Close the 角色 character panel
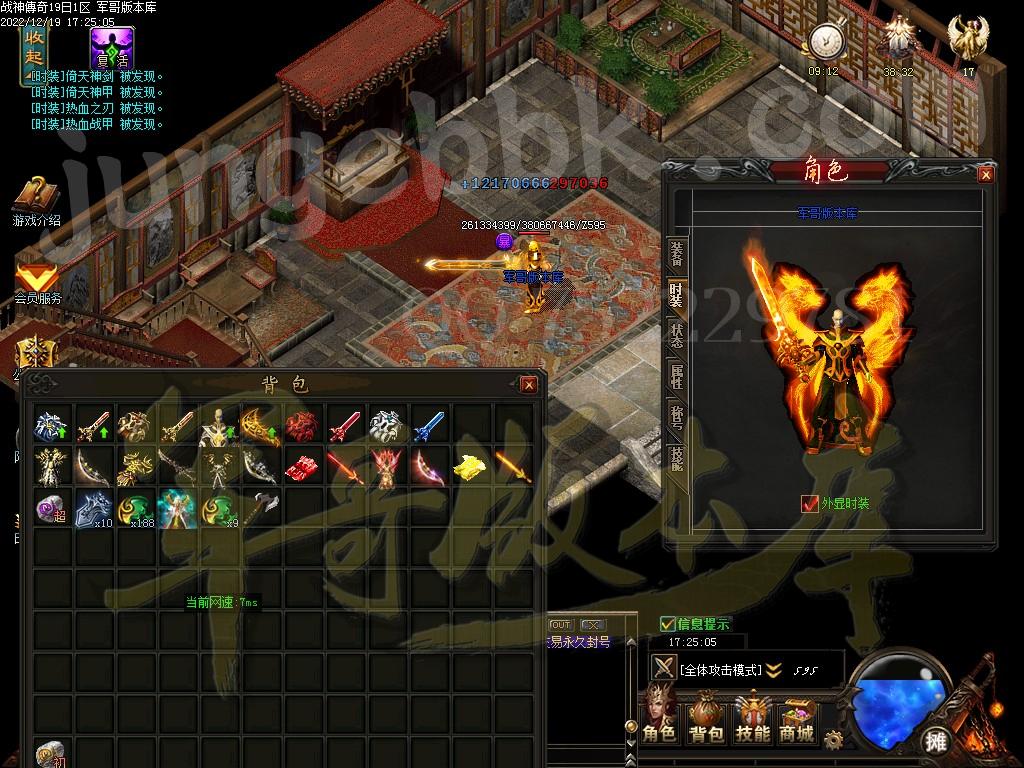The width and height of the screenshot is (1024, 768). pyautogui.click(x=986, y=175)
